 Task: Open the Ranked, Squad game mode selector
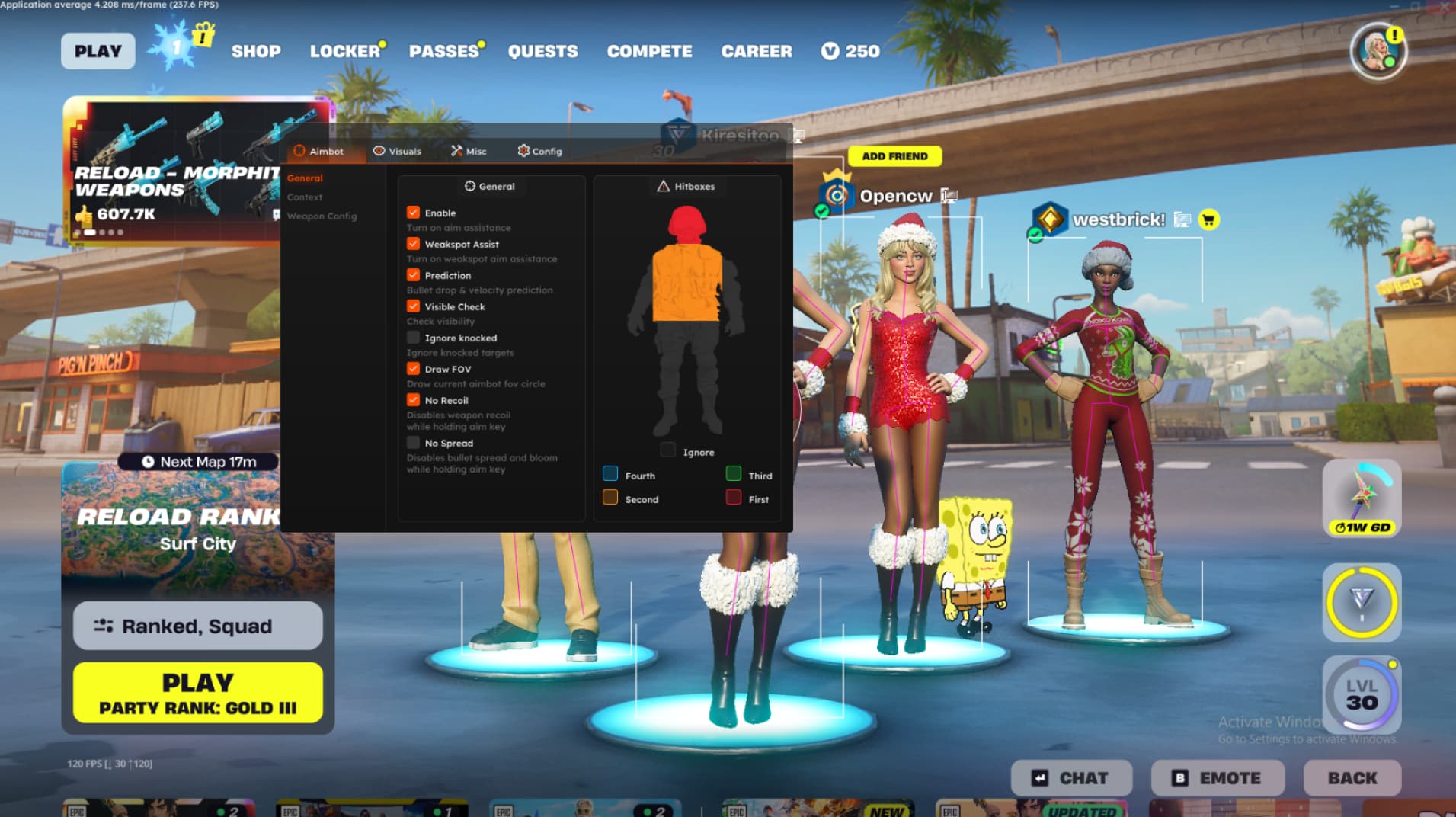pyautogui.click(x=197, y=626)
